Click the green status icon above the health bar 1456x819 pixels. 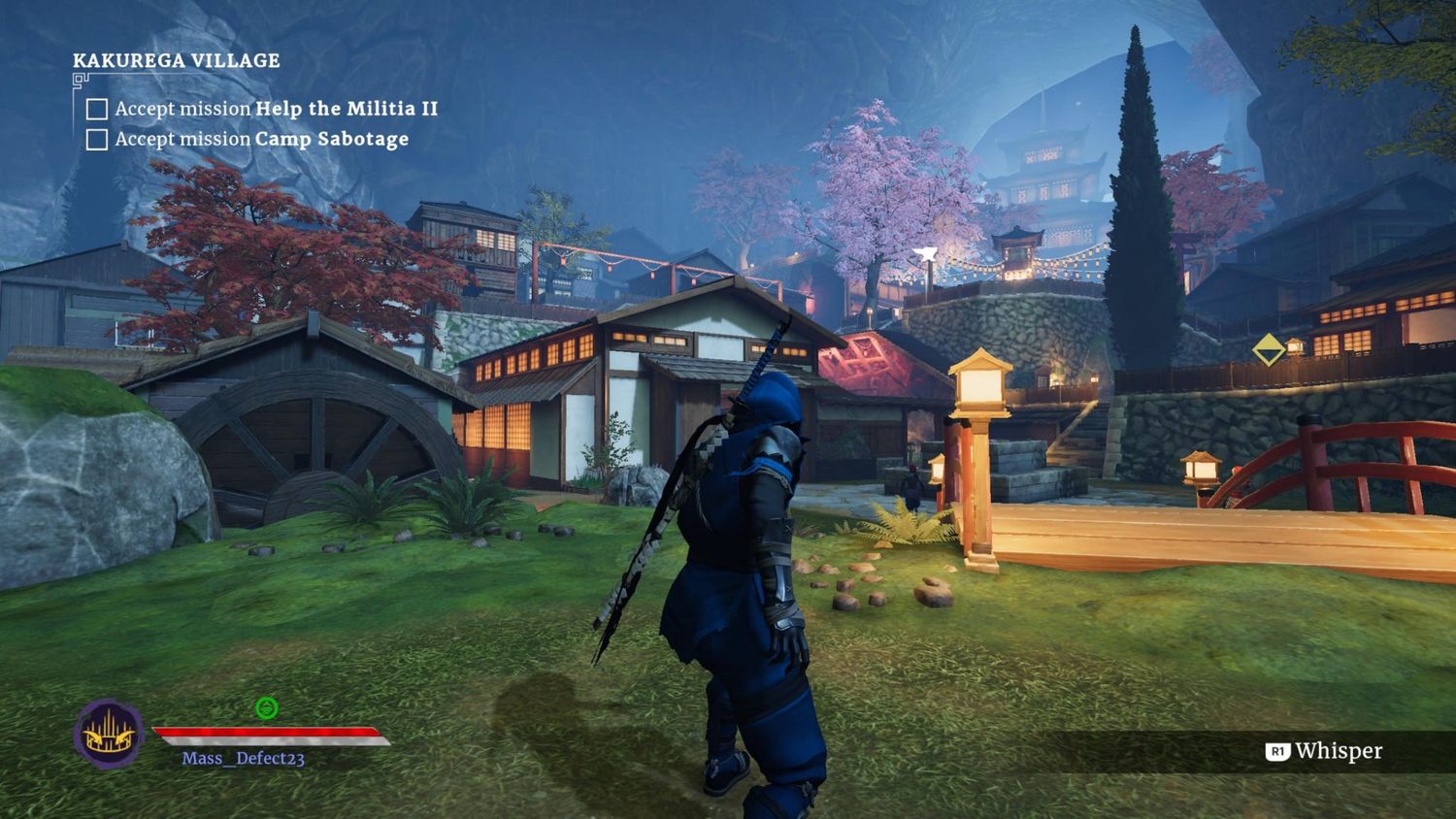click(267, 708)
